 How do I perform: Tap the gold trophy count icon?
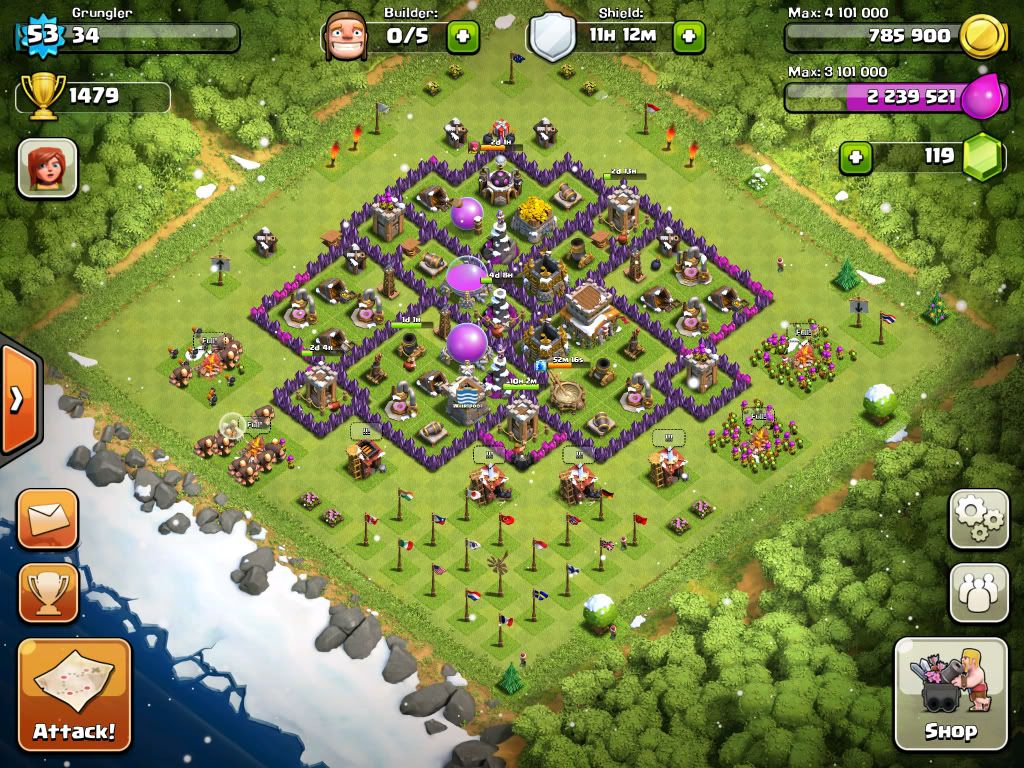(42, 97)
